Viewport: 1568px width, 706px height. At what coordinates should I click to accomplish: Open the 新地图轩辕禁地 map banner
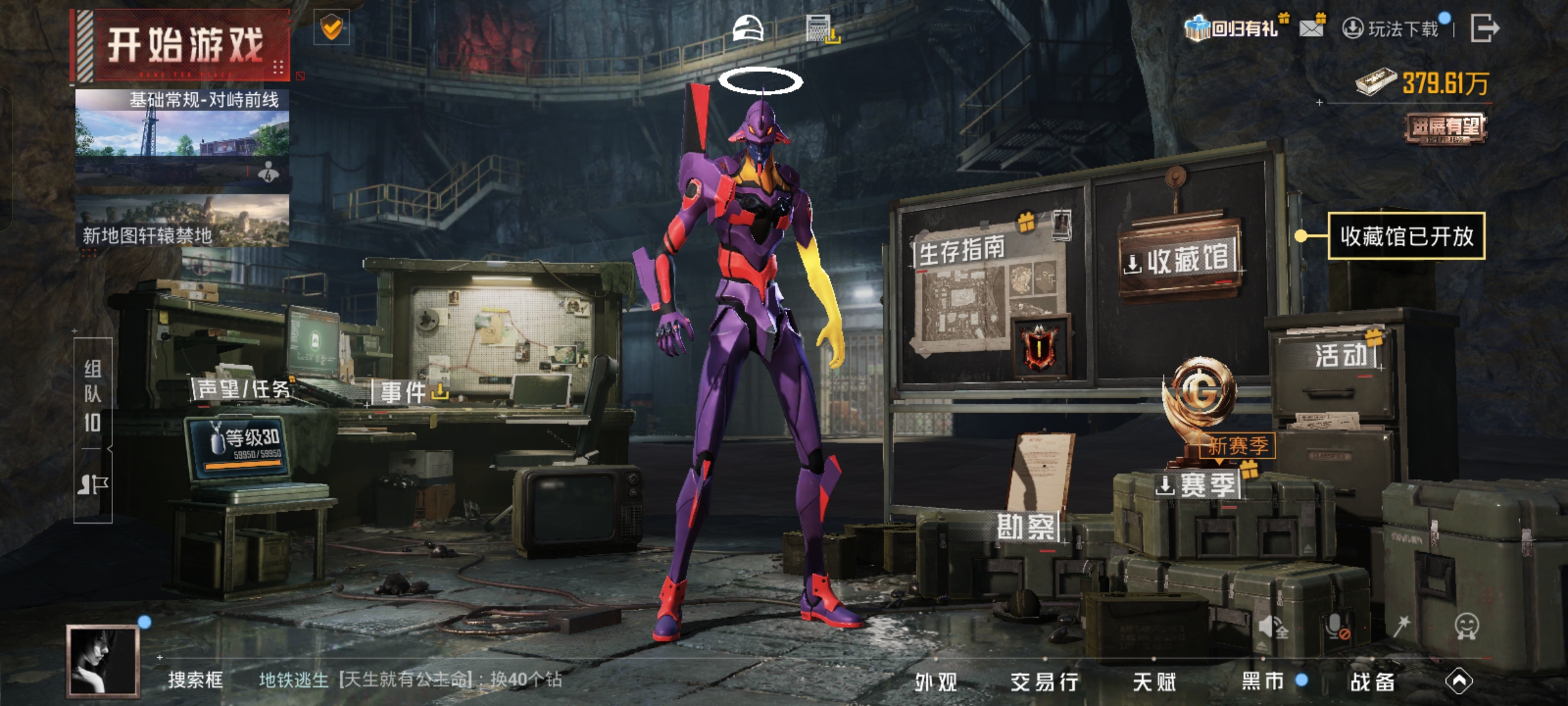click(x=182, y=222)
